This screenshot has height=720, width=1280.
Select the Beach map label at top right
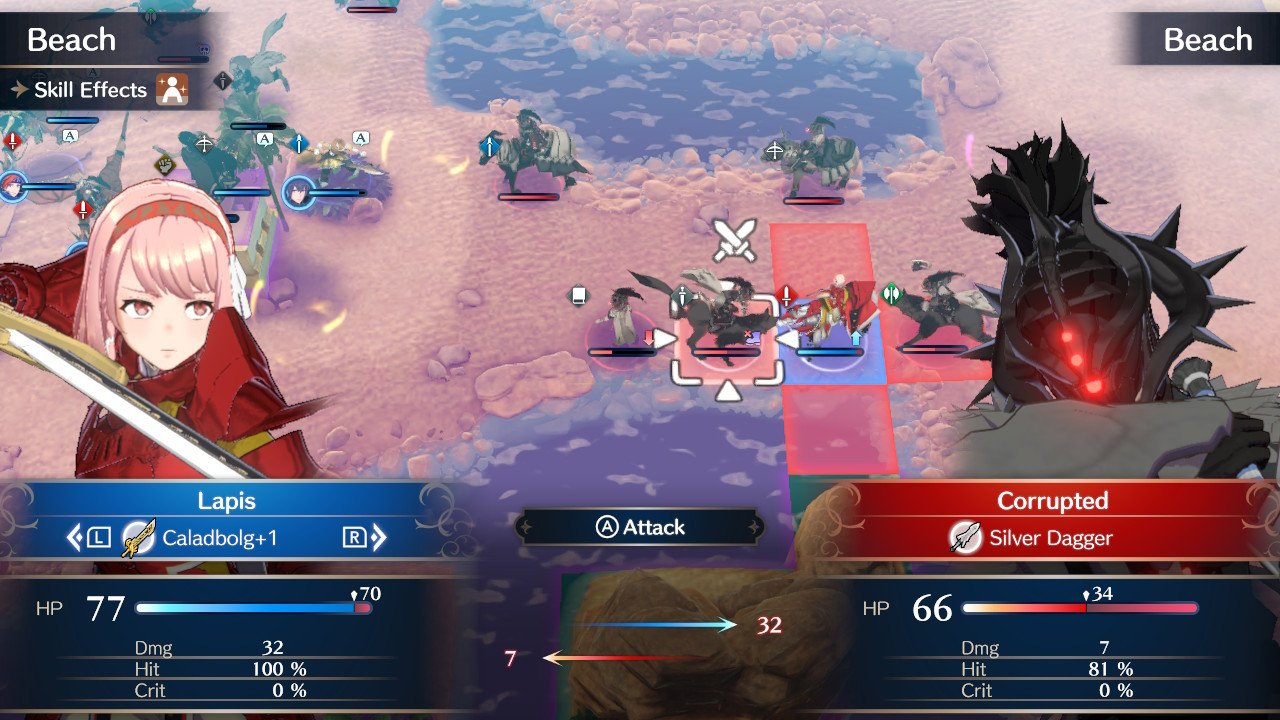point(1206,40)
